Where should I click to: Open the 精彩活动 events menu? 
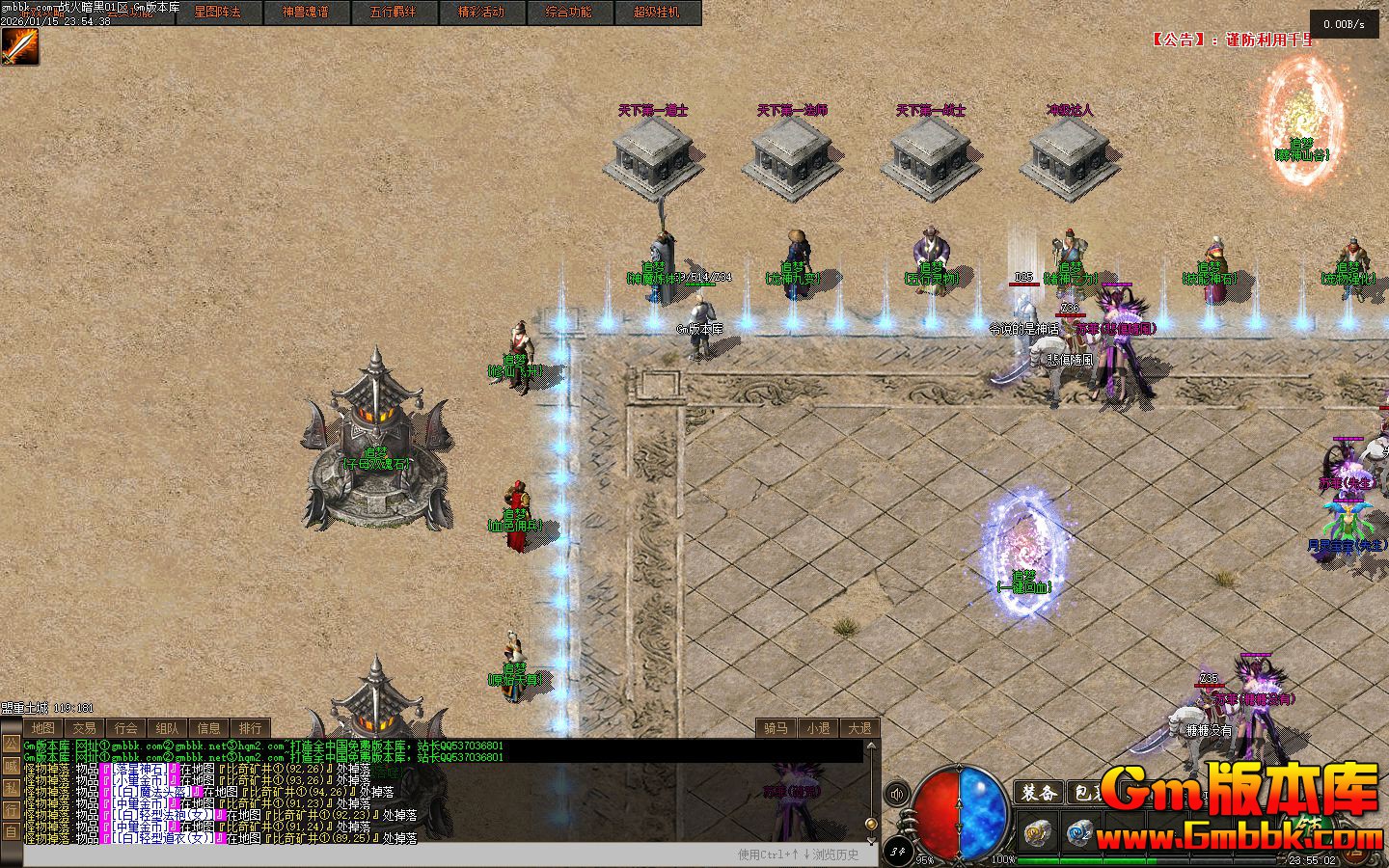pyautogui.click(x=481, y=13)
